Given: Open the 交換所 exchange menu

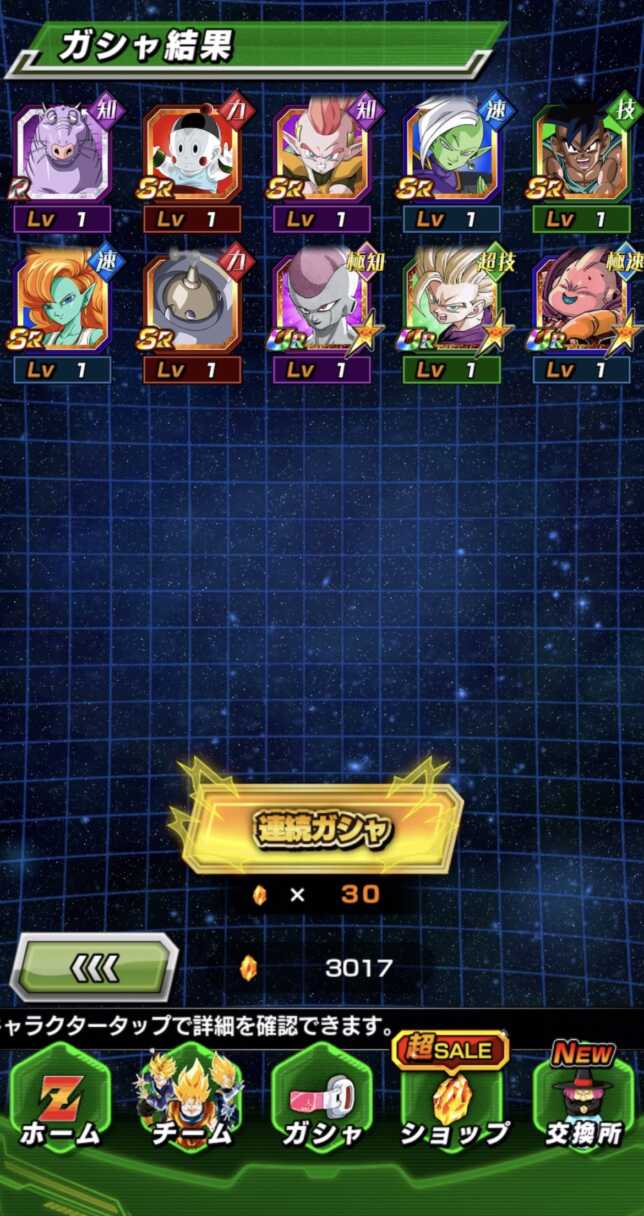Looking at the screenshot, I should click(584, 1100).
